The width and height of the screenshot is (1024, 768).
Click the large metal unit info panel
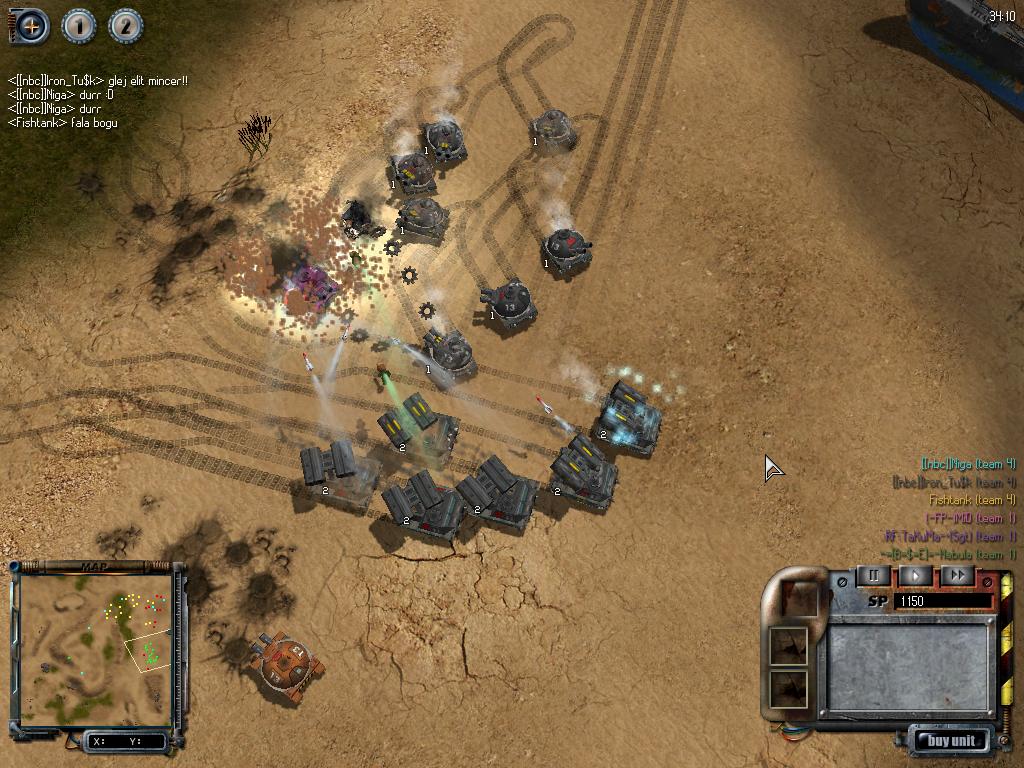(x=909, y=666)
